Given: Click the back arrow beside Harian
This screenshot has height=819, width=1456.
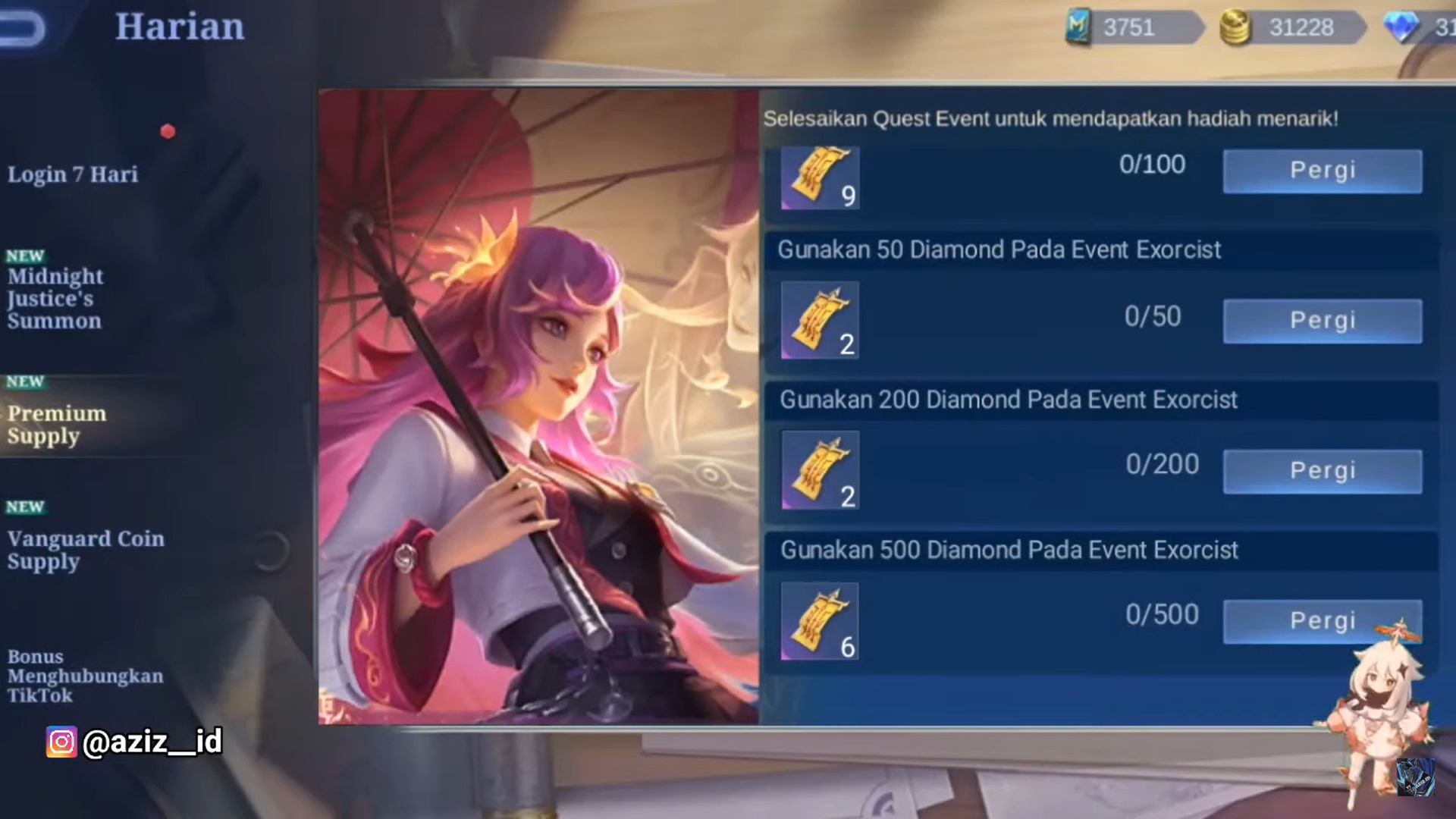Looking at the screenshot, I should [23, 25].
